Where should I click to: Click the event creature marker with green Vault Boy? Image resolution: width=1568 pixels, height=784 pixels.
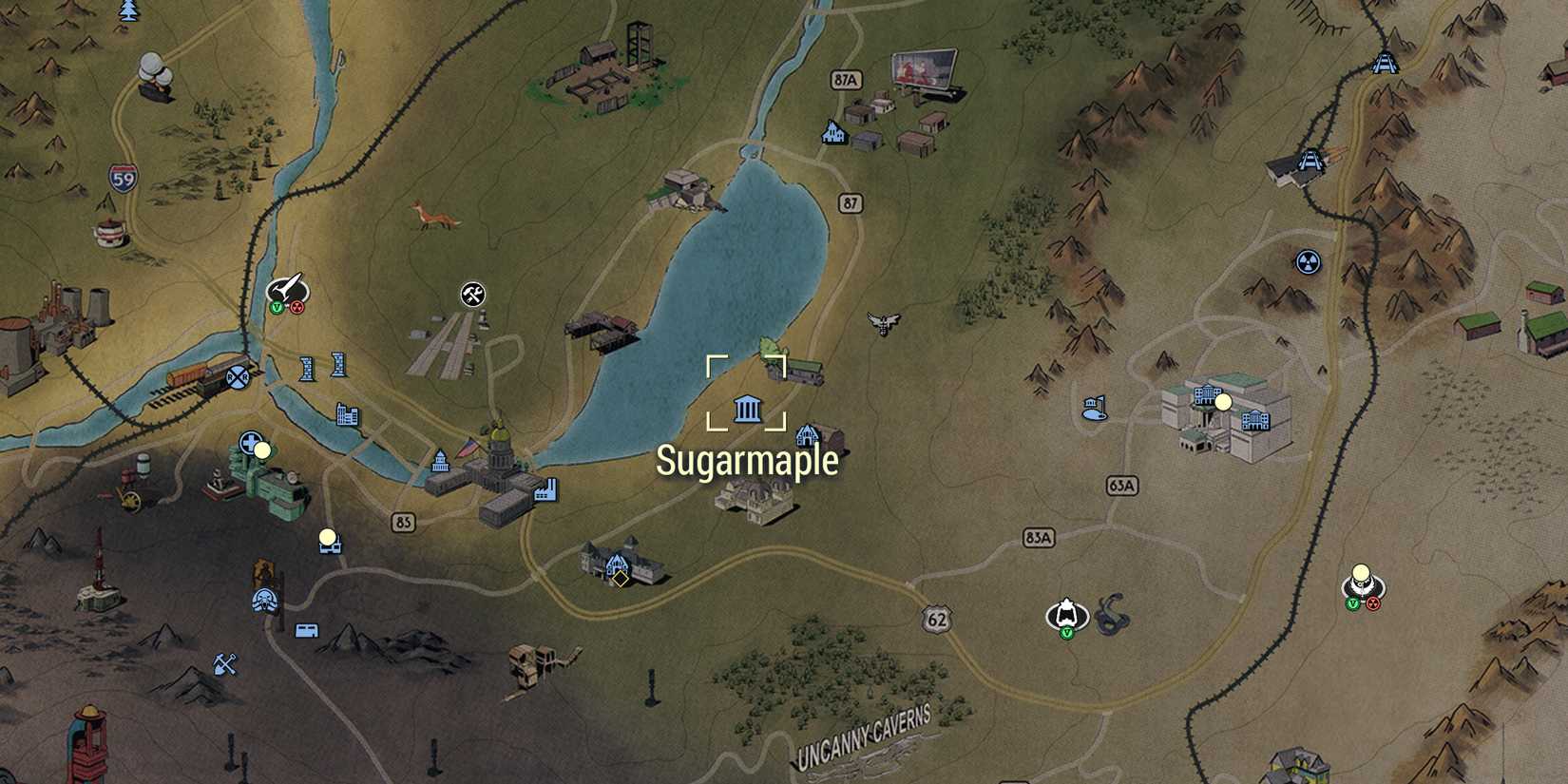tap(1066, 613)
